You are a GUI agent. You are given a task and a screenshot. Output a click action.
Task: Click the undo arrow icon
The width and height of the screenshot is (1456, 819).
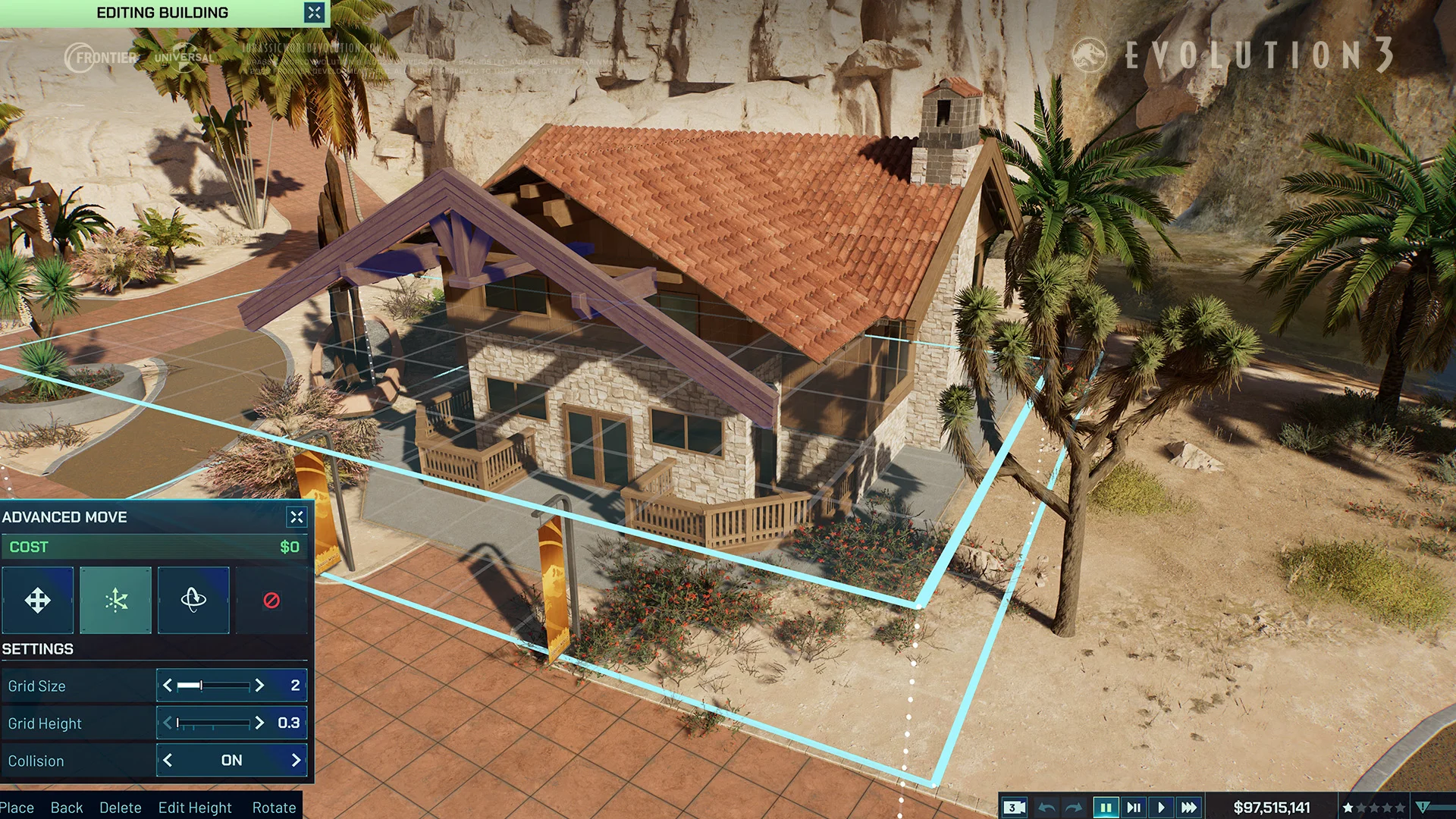[x=1048, y=807]
